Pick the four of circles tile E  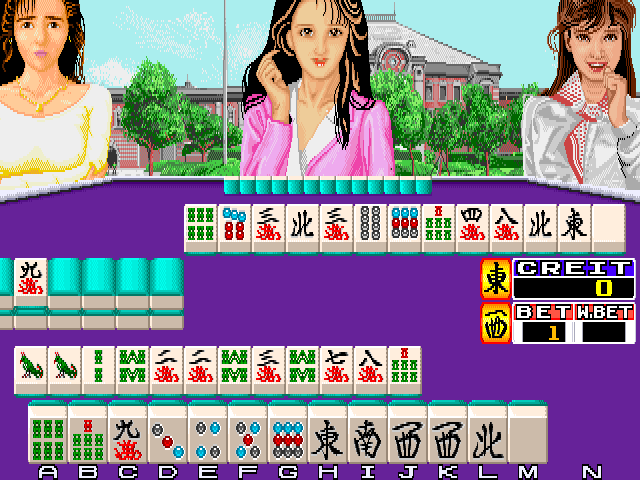207,434
